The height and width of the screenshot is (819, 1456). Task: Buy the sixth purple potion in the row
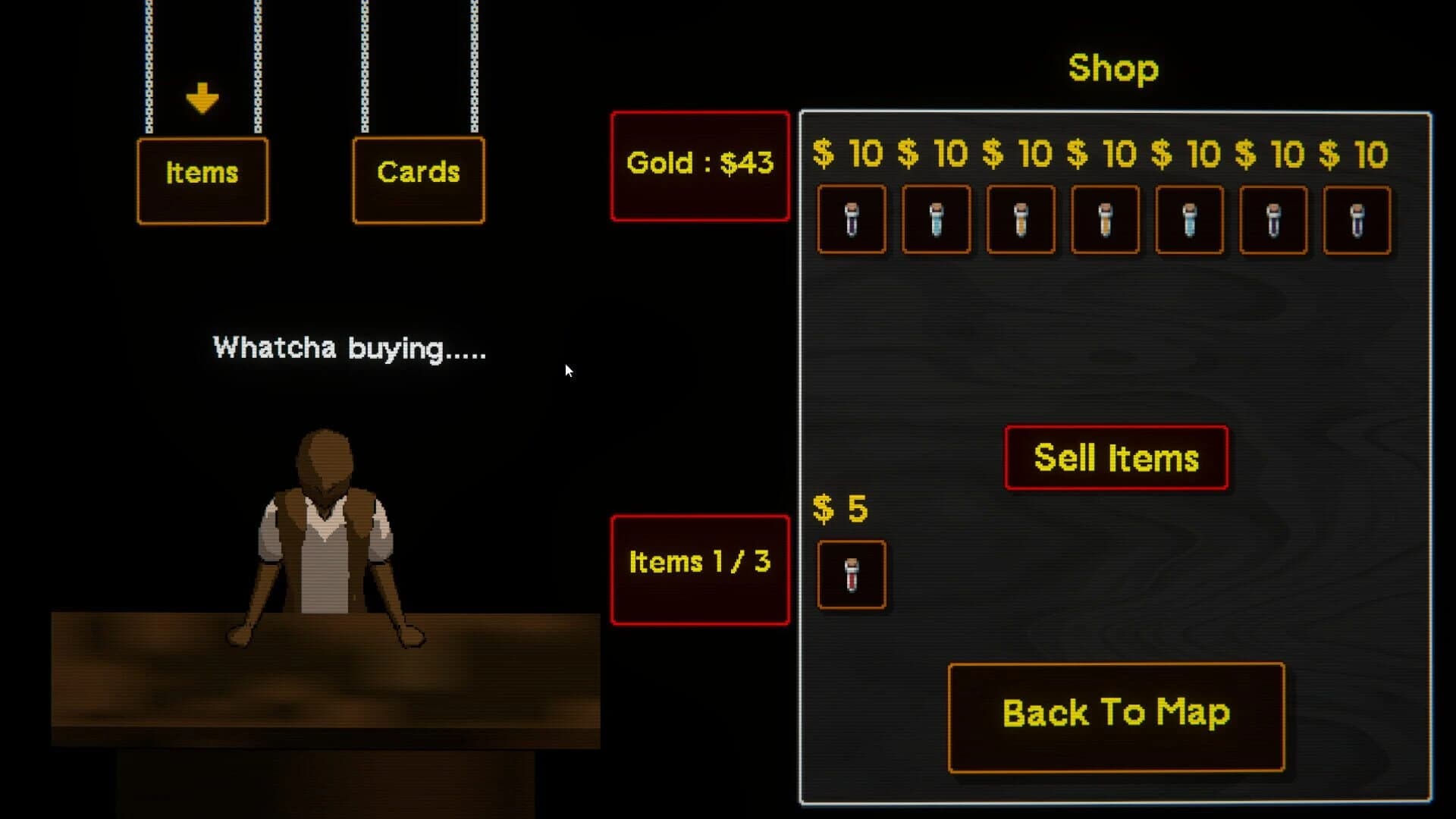click(1272, 221)
